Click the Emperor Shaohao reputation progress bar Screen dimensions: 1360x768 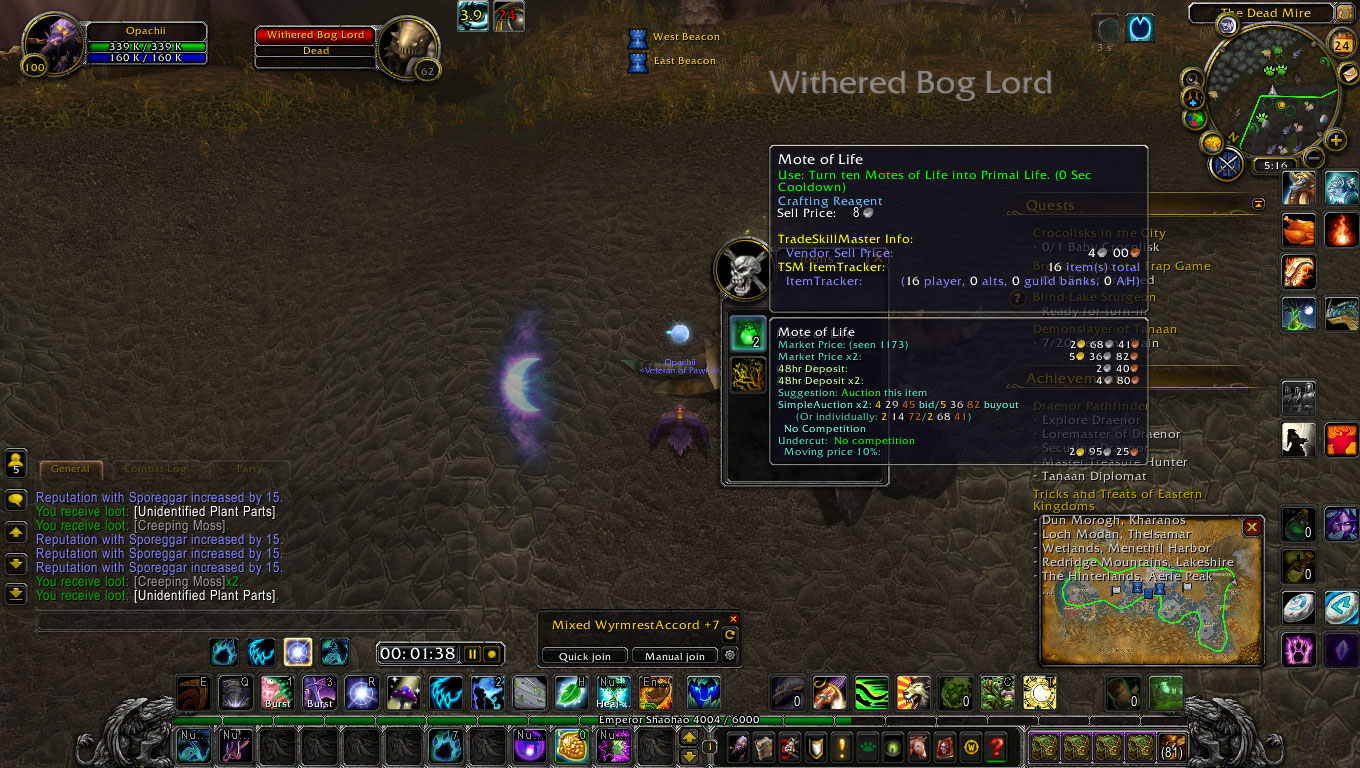pos(680,718)
